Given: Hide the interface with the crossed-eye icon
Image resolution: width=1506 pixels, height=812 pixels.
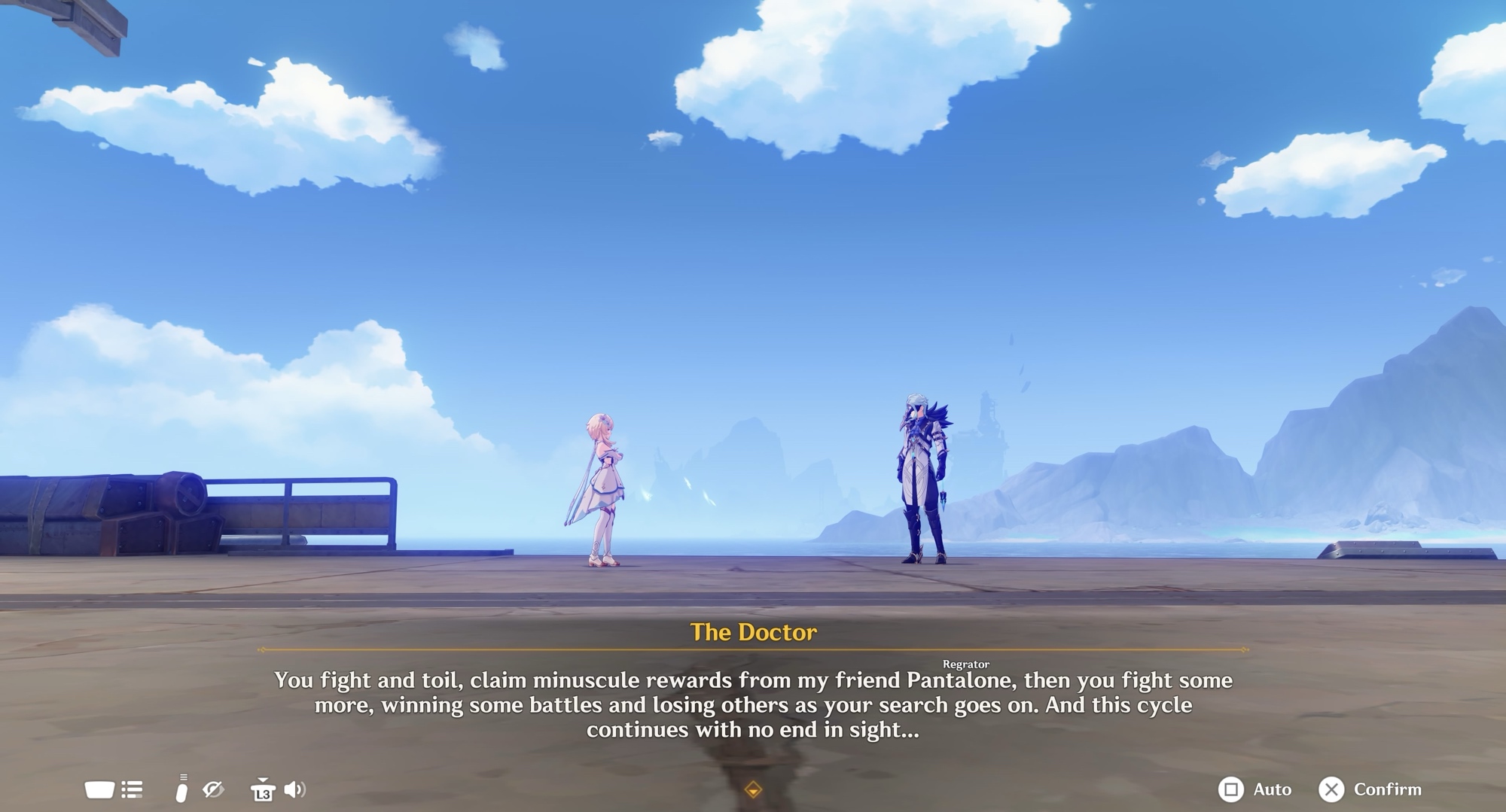Looking at the screenshot, I should click(213, 789).
